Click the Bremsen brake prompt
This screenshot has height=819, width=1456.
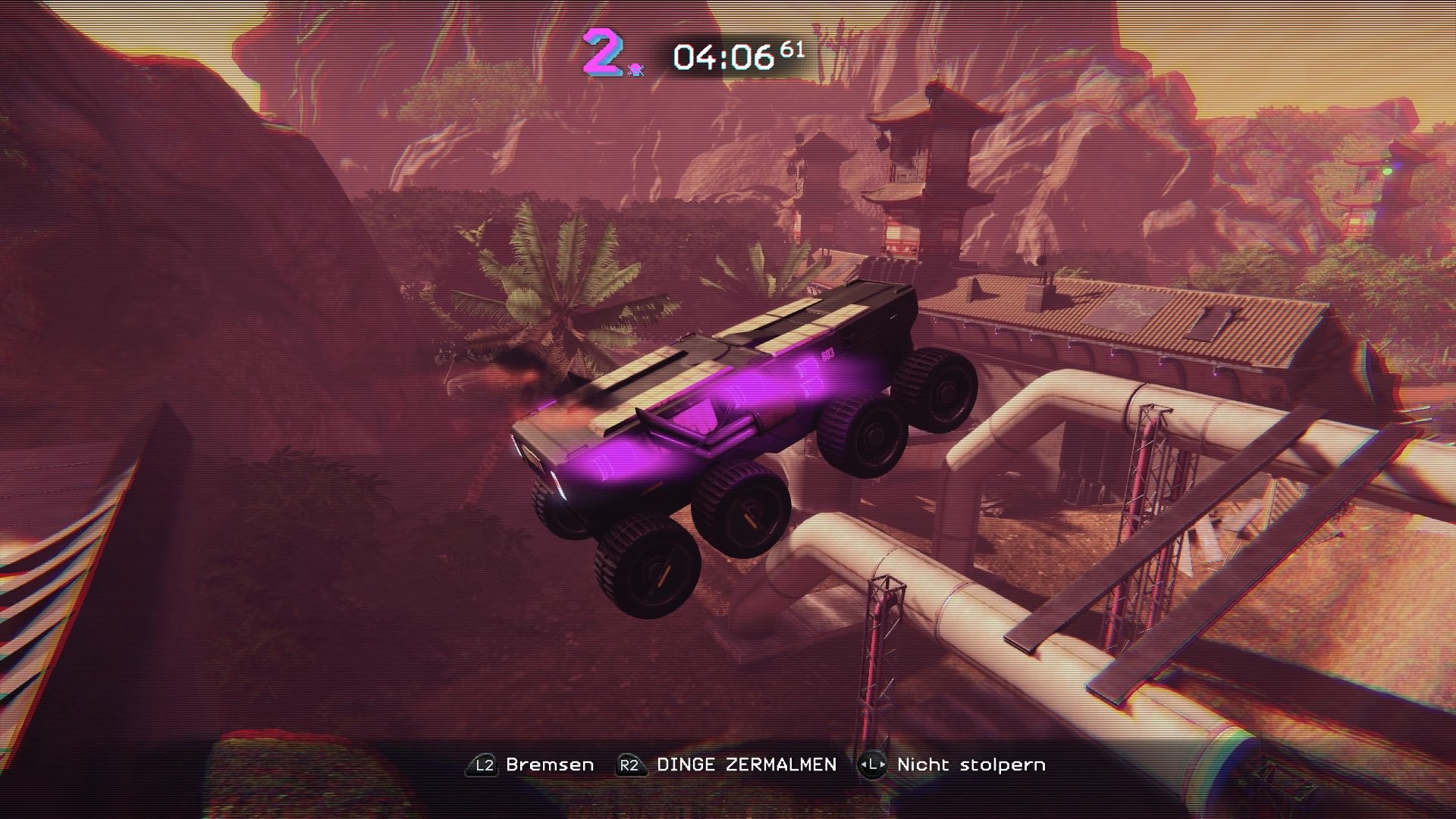550,764
